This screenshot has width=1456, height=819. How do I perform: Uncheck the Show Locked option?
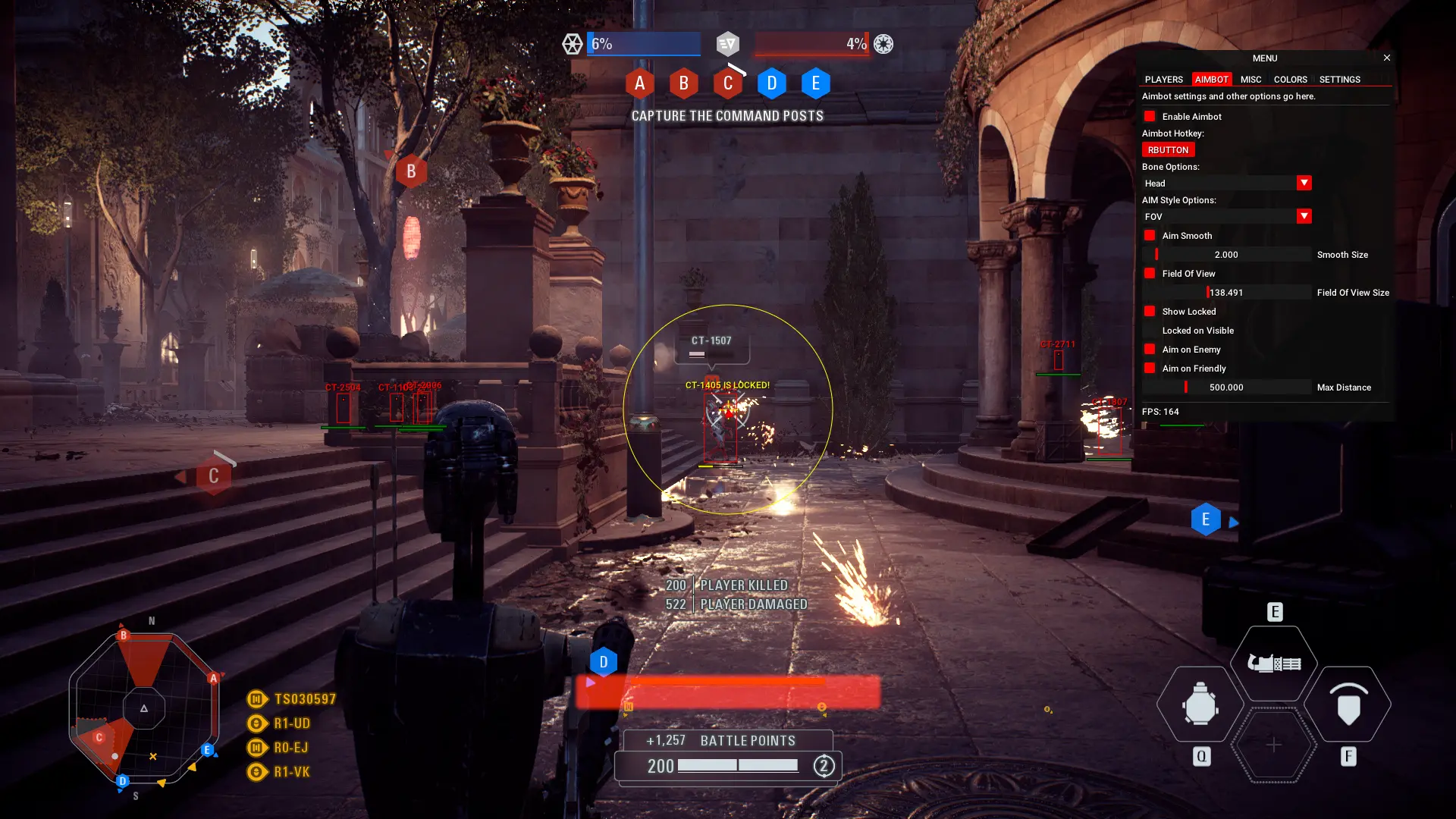pos(1150,311)
